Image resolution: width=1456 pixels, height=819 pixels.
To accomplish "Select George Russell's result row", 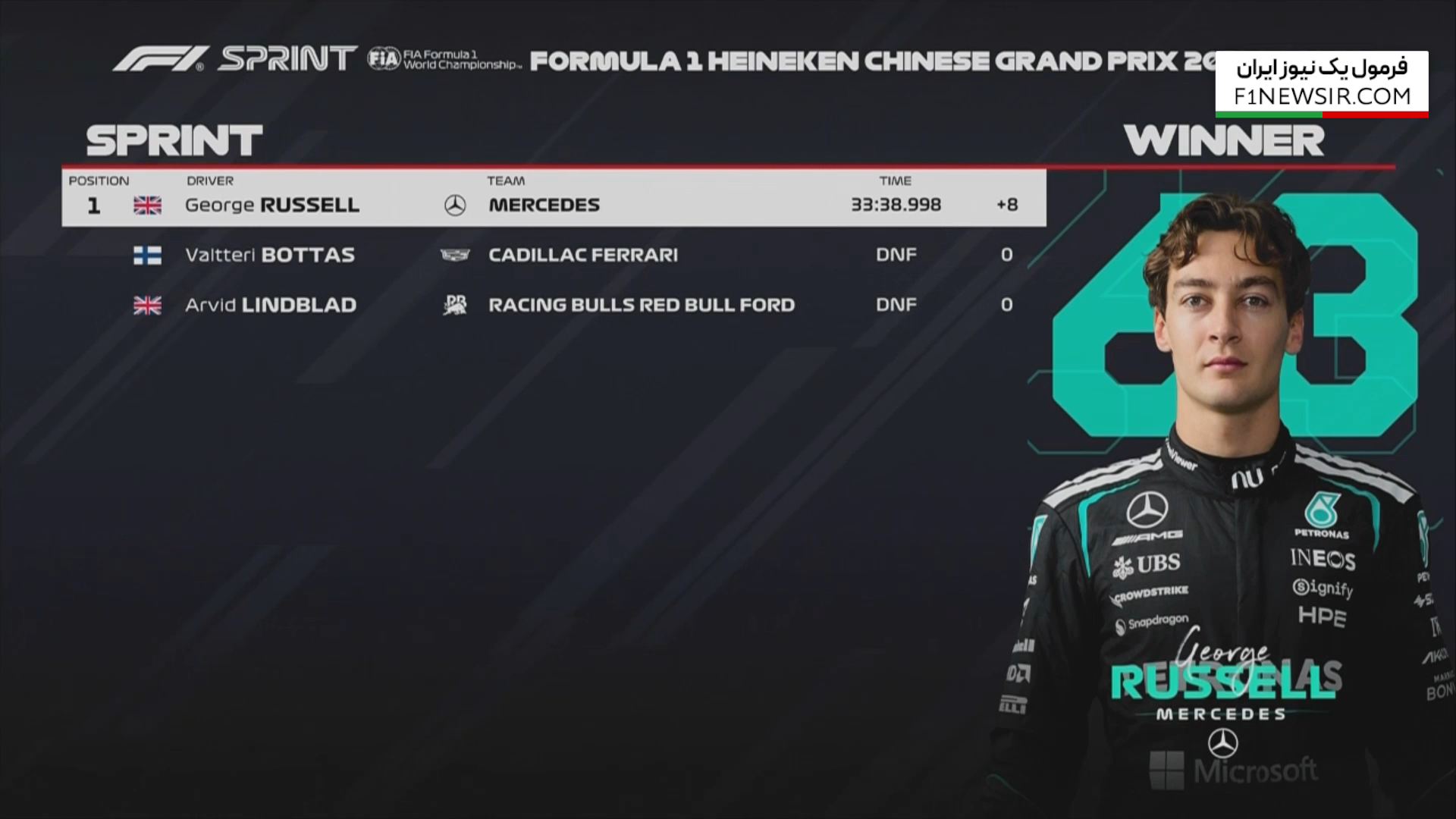I will pos(554,205).
